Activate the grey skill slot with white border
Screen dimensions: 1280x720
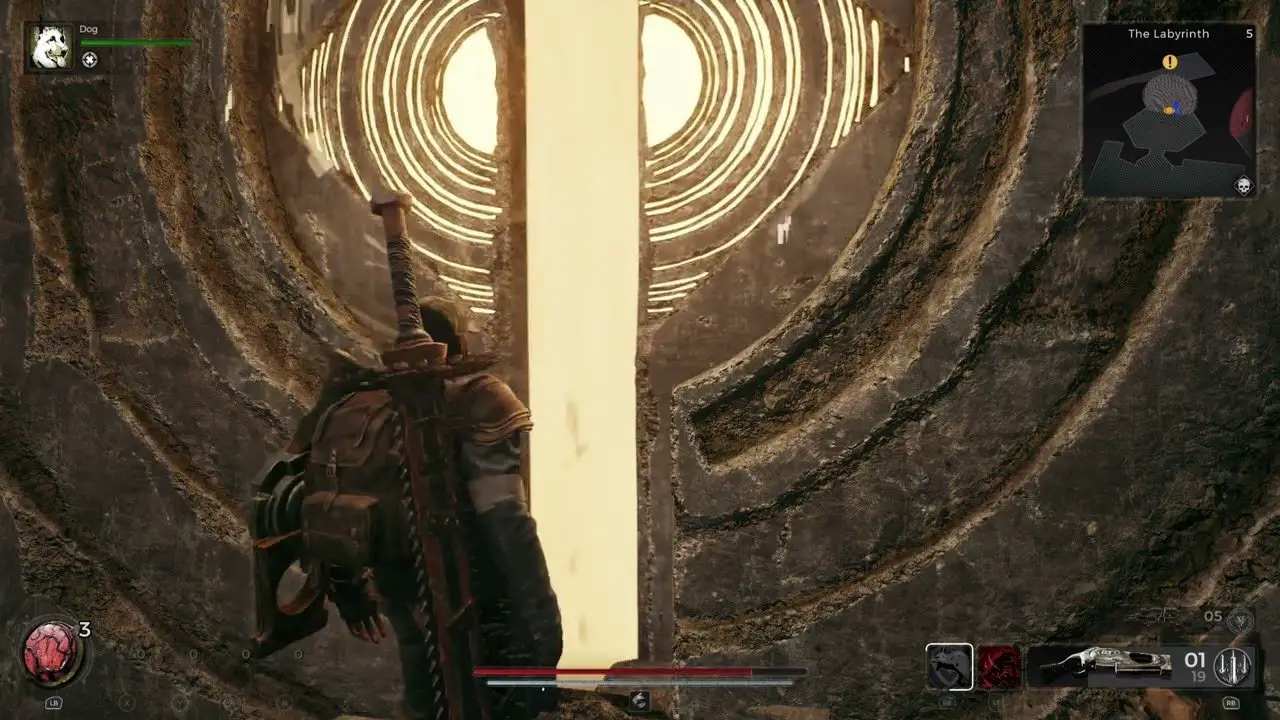tap(948, 667)
